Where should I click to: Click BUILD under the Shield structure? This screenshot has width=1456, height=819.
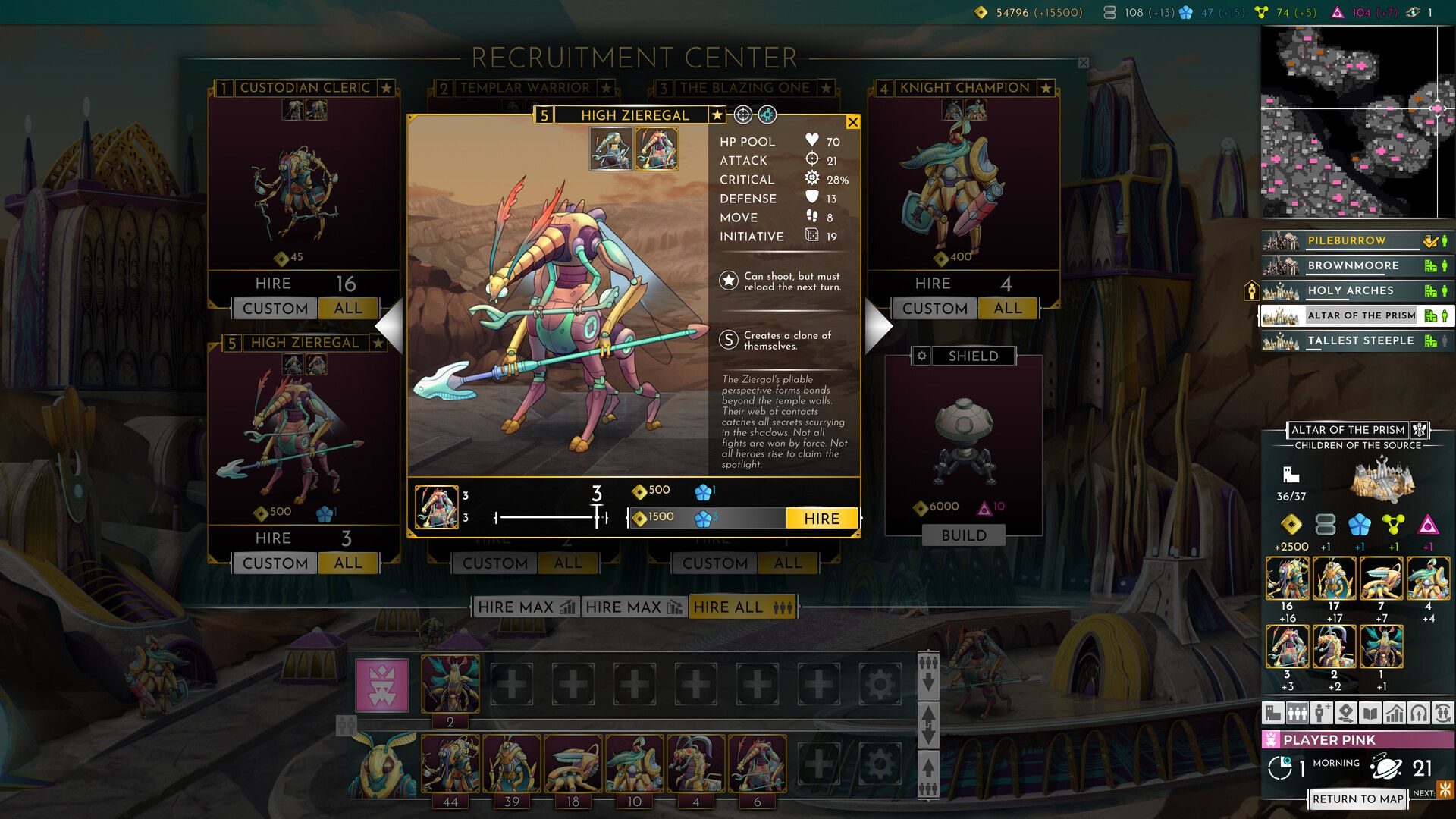(964, 535)
